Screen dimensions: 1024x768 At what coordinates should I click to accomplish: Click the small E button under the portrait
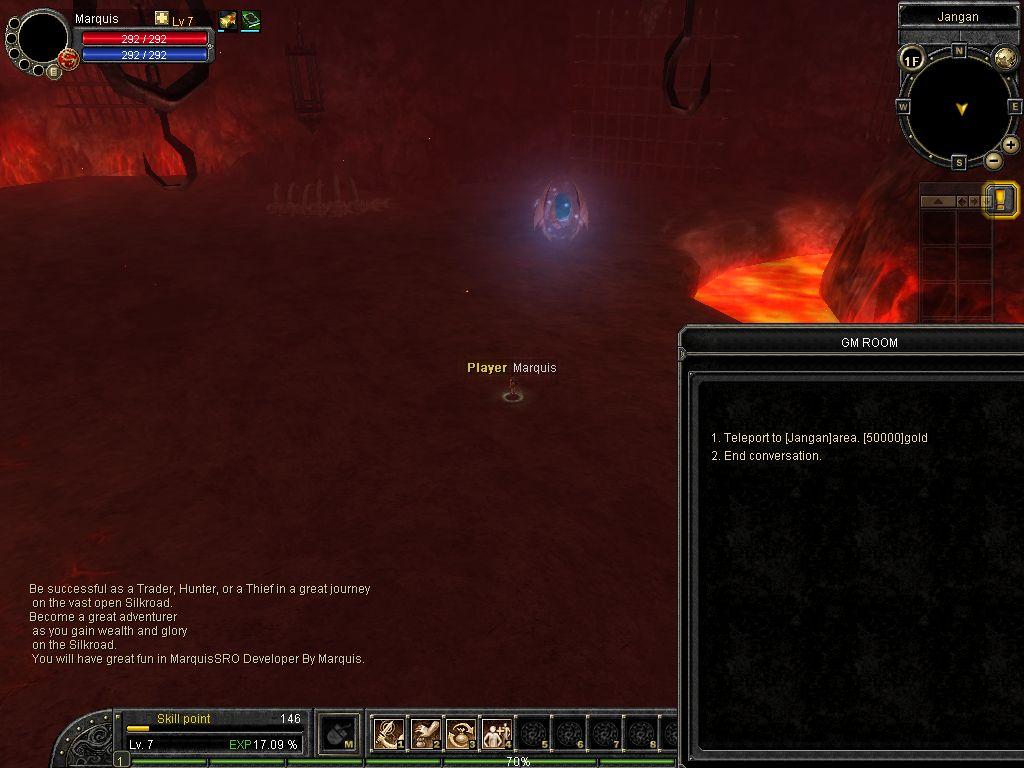tap(54, 72)
